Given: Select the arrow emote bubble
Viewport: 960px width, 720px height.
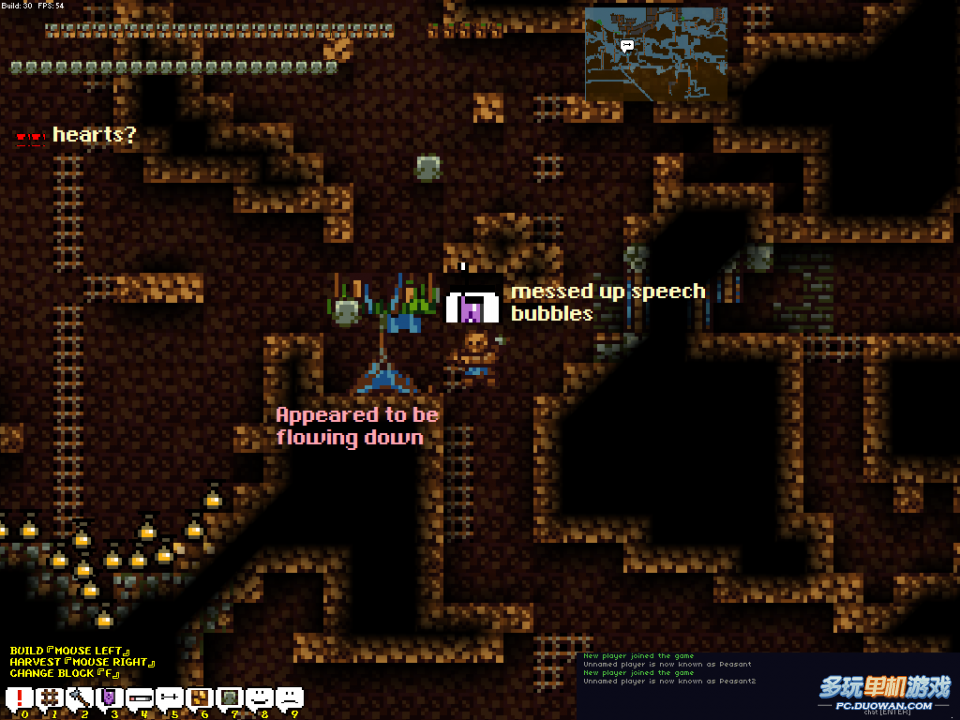Looking at the screenshot, I should pos(170,698).
